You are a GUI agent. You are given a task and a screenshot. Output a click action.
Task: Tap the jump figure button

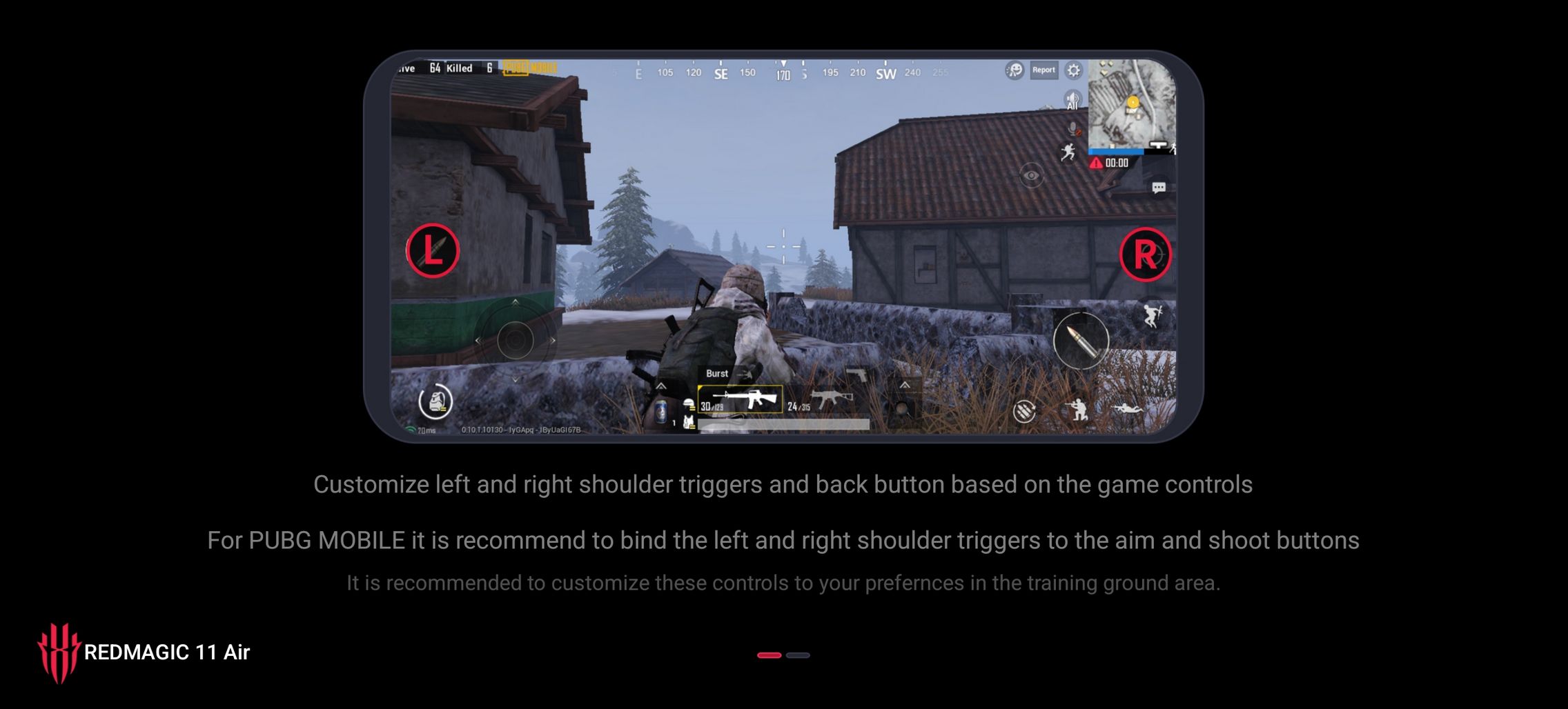[x=1152, y=315]
